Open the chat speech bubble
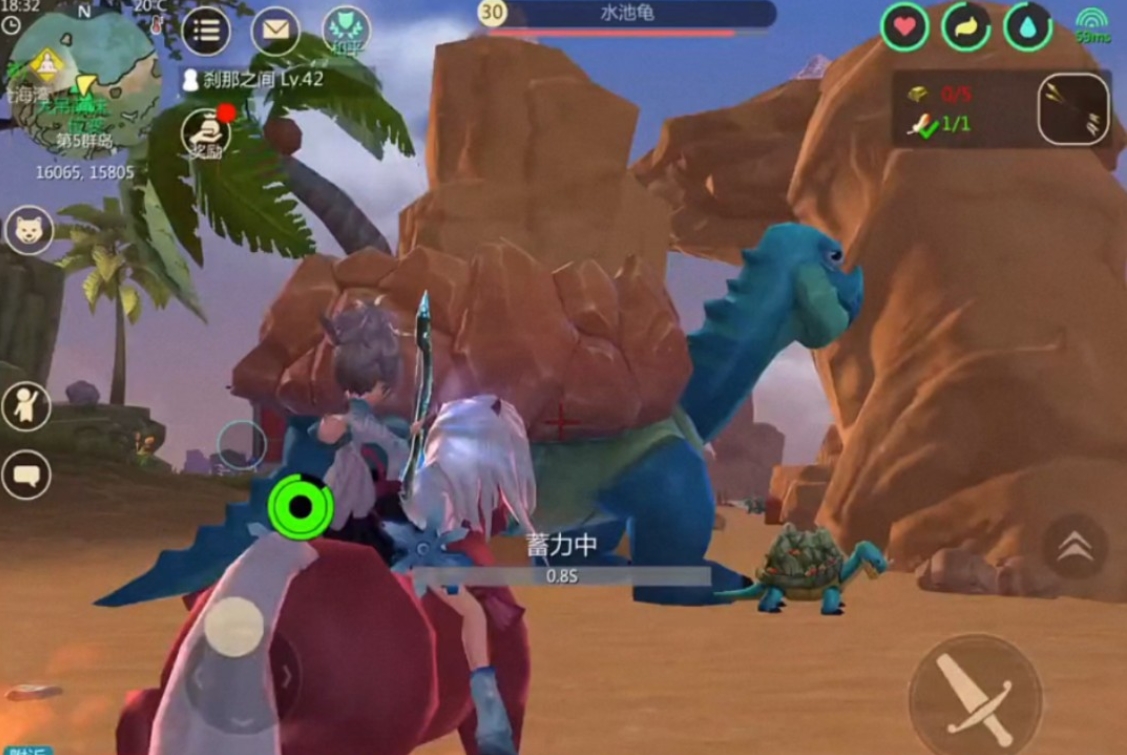This screenshot has height=755, width=1127. point(25,475)
